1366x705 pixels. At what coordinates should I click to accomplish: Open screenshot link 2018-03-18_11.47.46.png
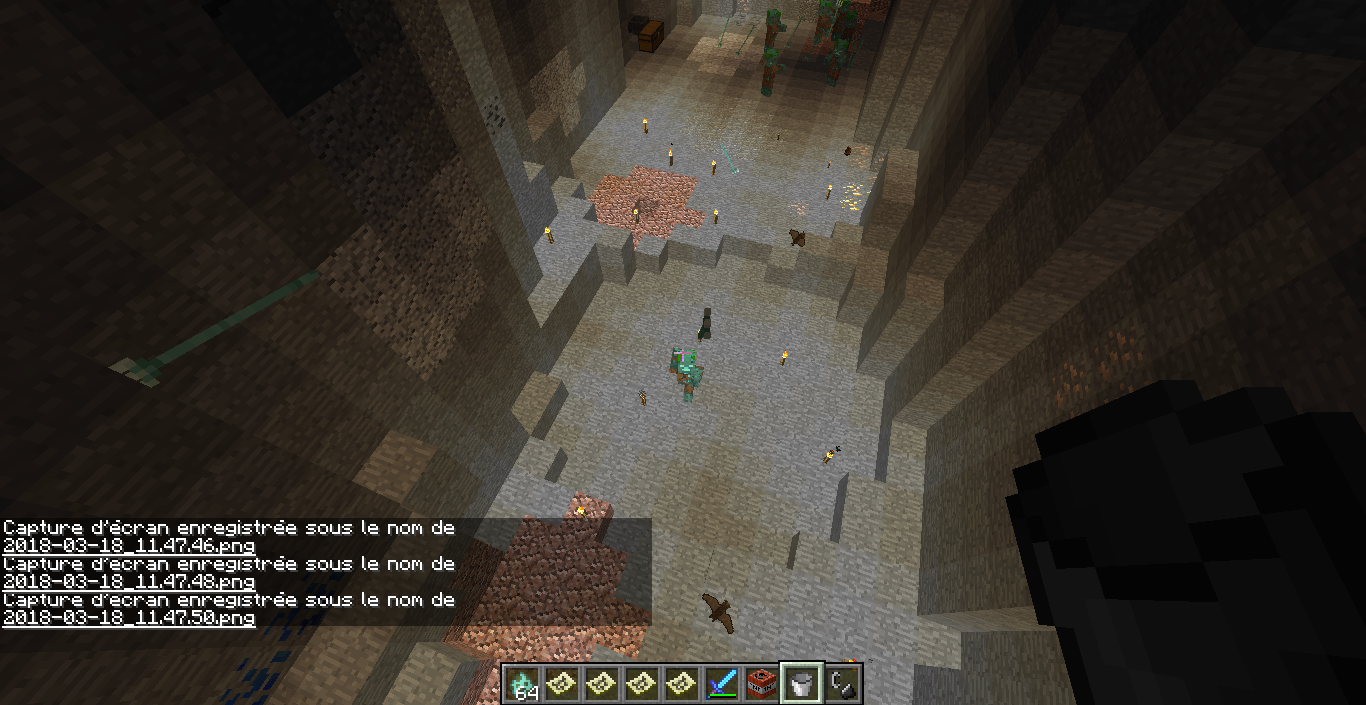129,546
